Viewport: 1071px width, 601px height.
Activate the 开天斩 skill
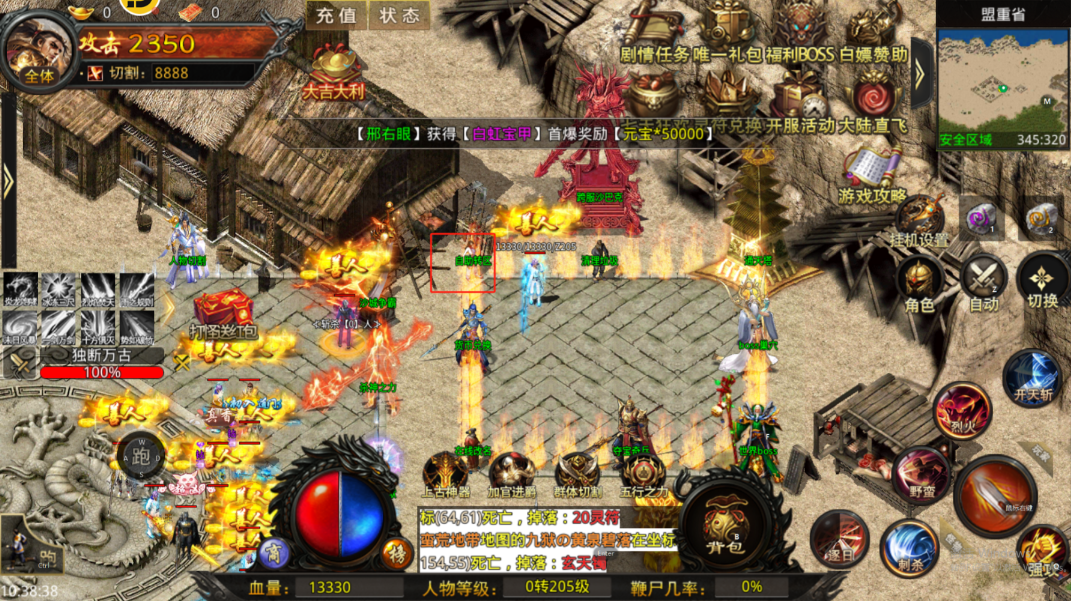(x=1032, y=379)
